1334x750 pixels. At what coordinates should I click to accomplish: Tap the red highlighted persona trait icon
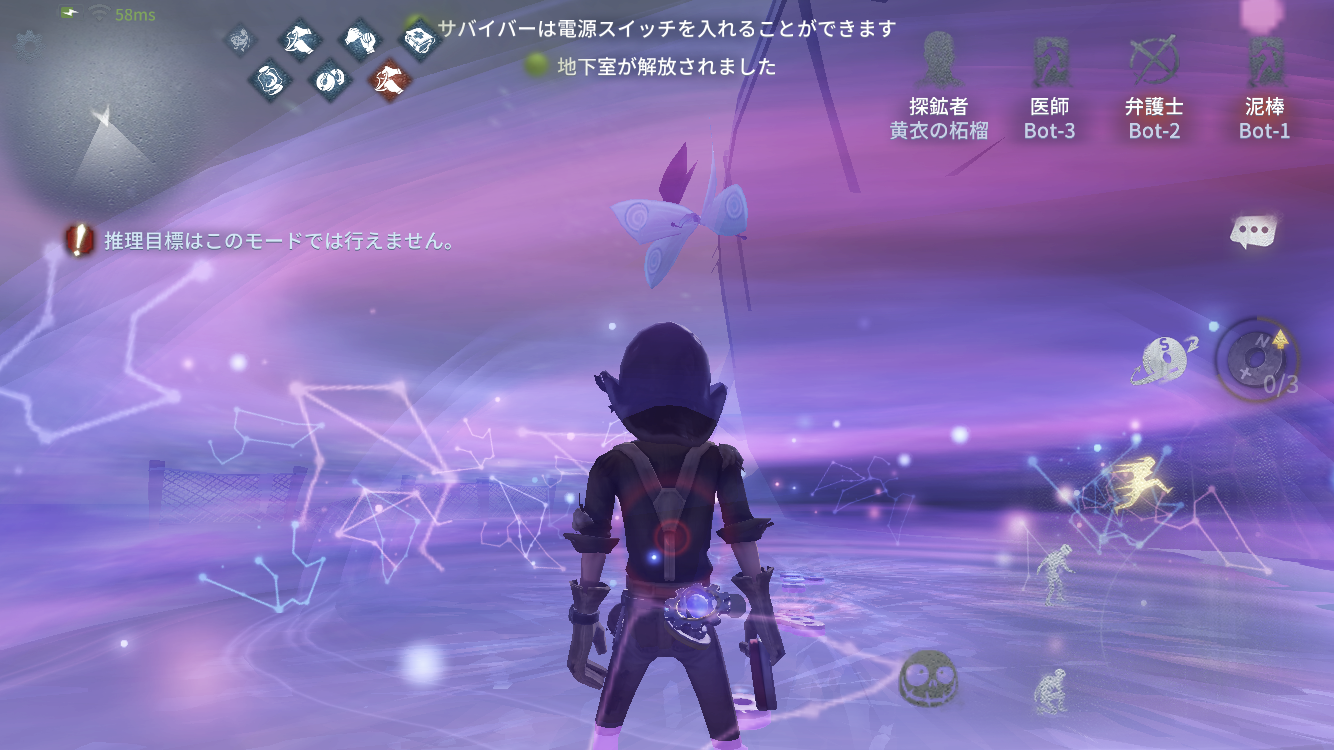pos(388,78)
